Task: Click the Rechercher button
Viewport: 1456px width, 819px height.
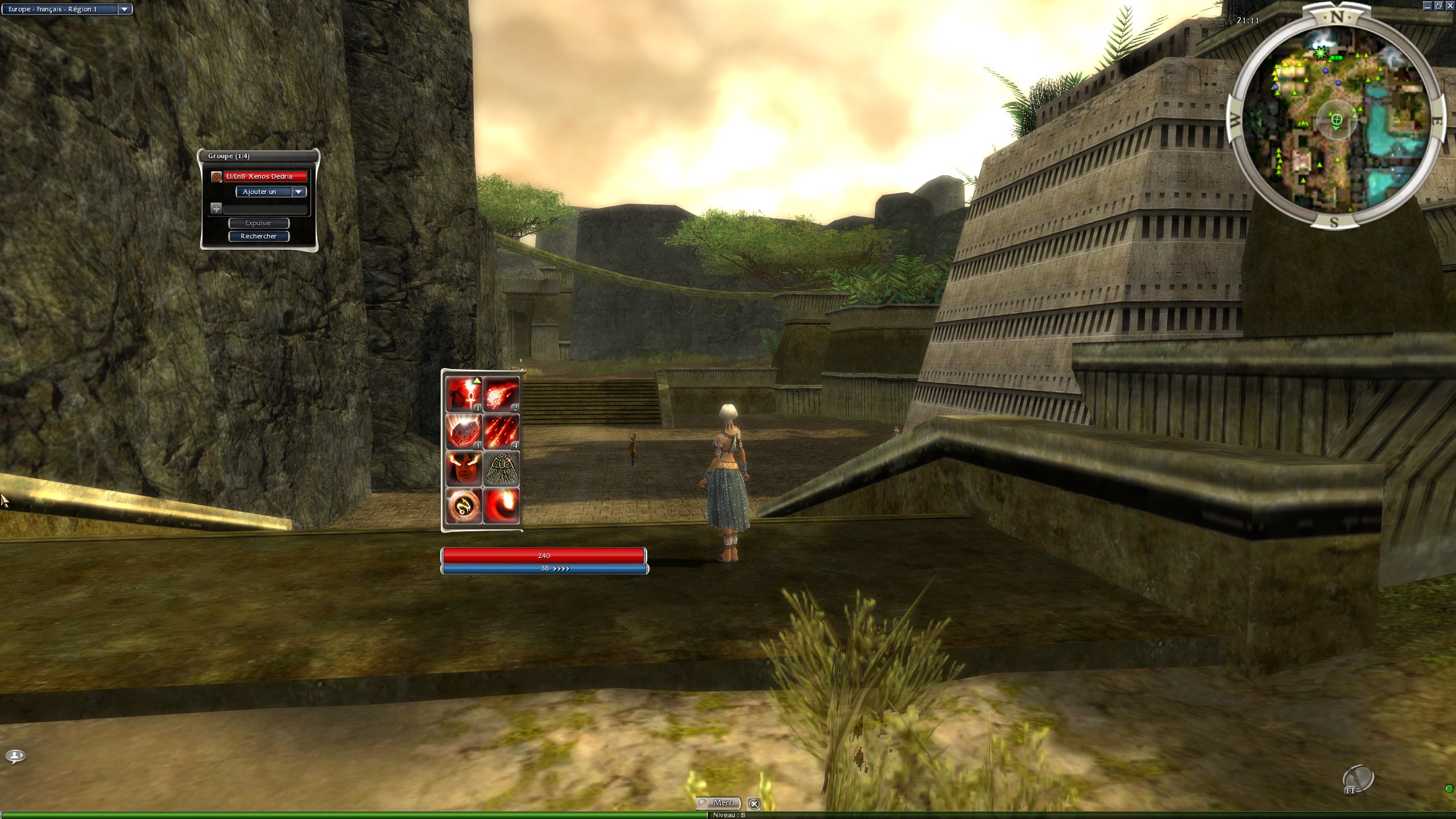Action: click(x=259, y=236)
